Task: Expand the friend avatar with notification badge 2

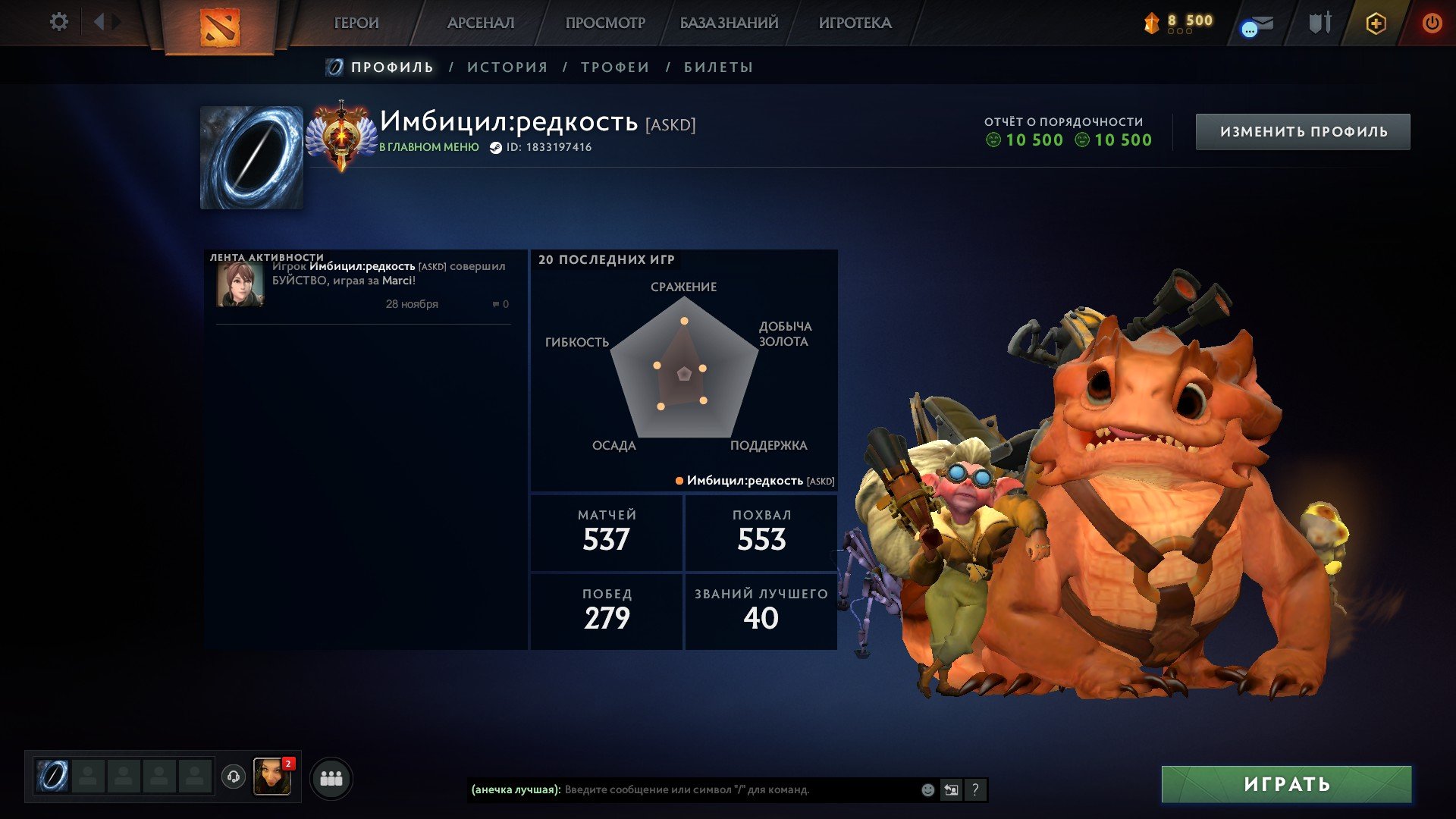Action: (275, 777)
